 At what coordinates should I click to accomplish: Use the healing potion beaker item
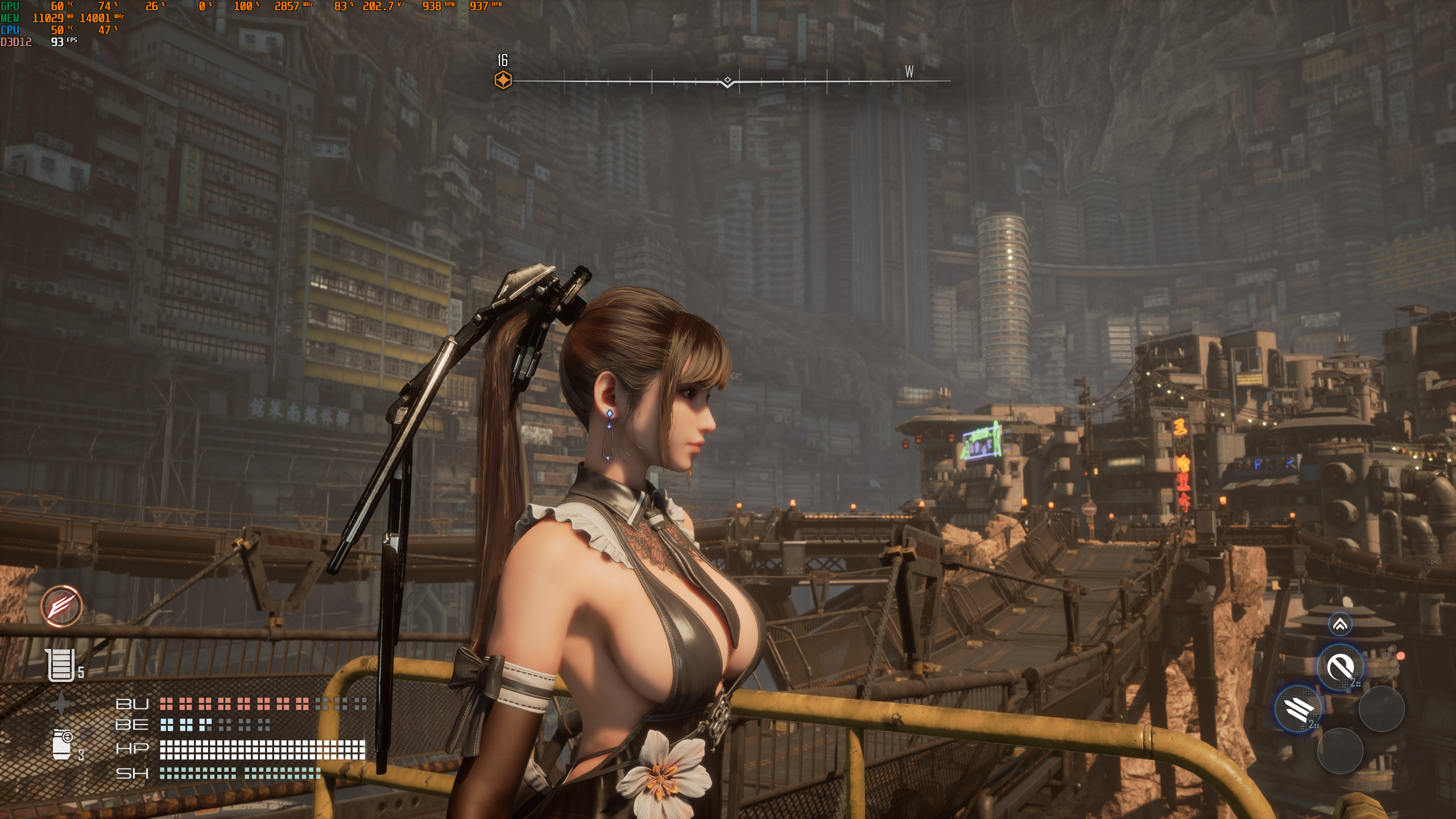tap(61, 665)
